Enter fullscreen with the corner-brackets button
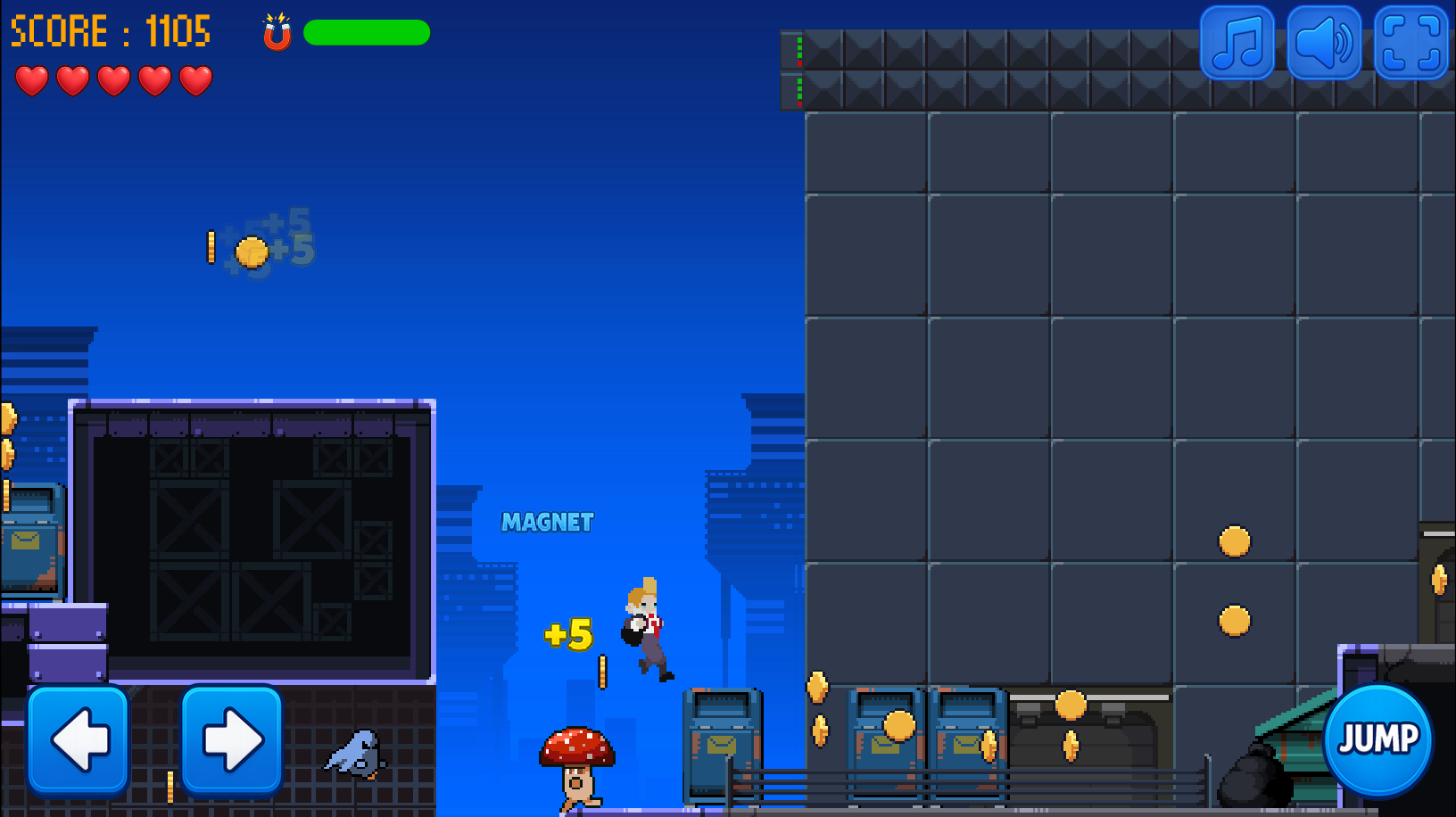 (x=1410, y=43)
